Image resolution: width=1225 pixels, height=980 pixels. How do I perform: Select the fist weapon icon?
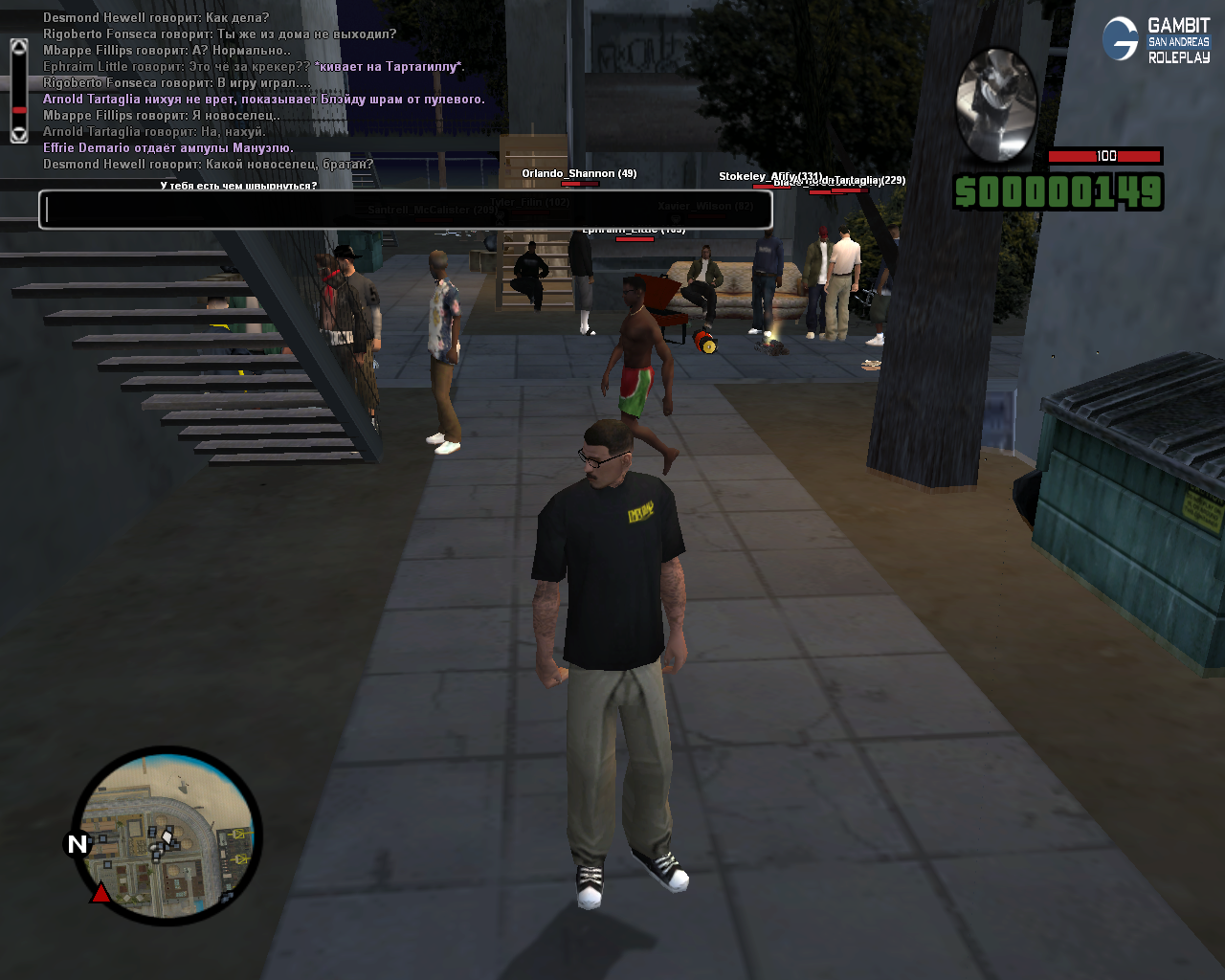point(996,104)
